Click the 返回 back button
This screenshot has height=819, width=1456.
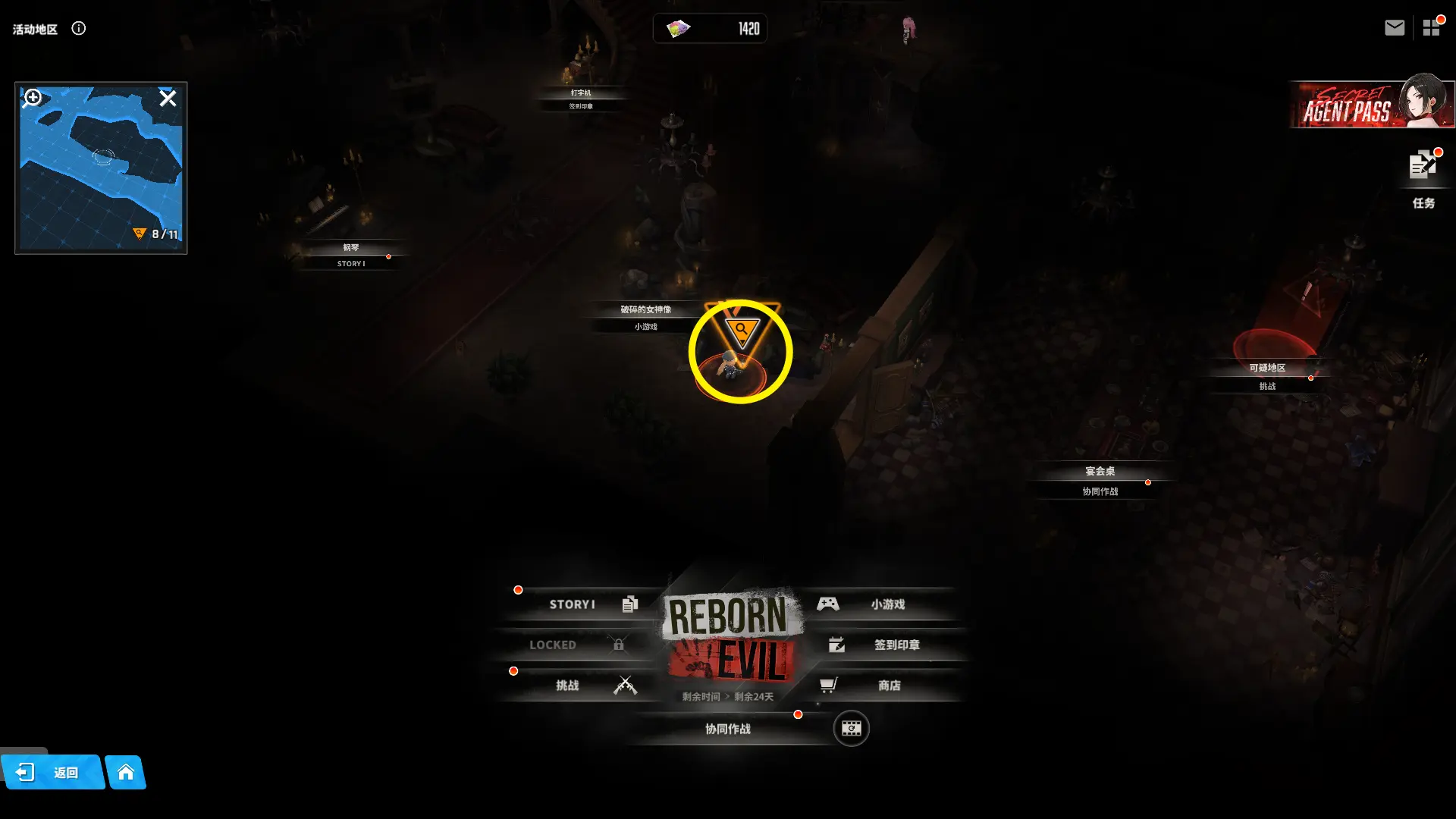click(53, 772)
